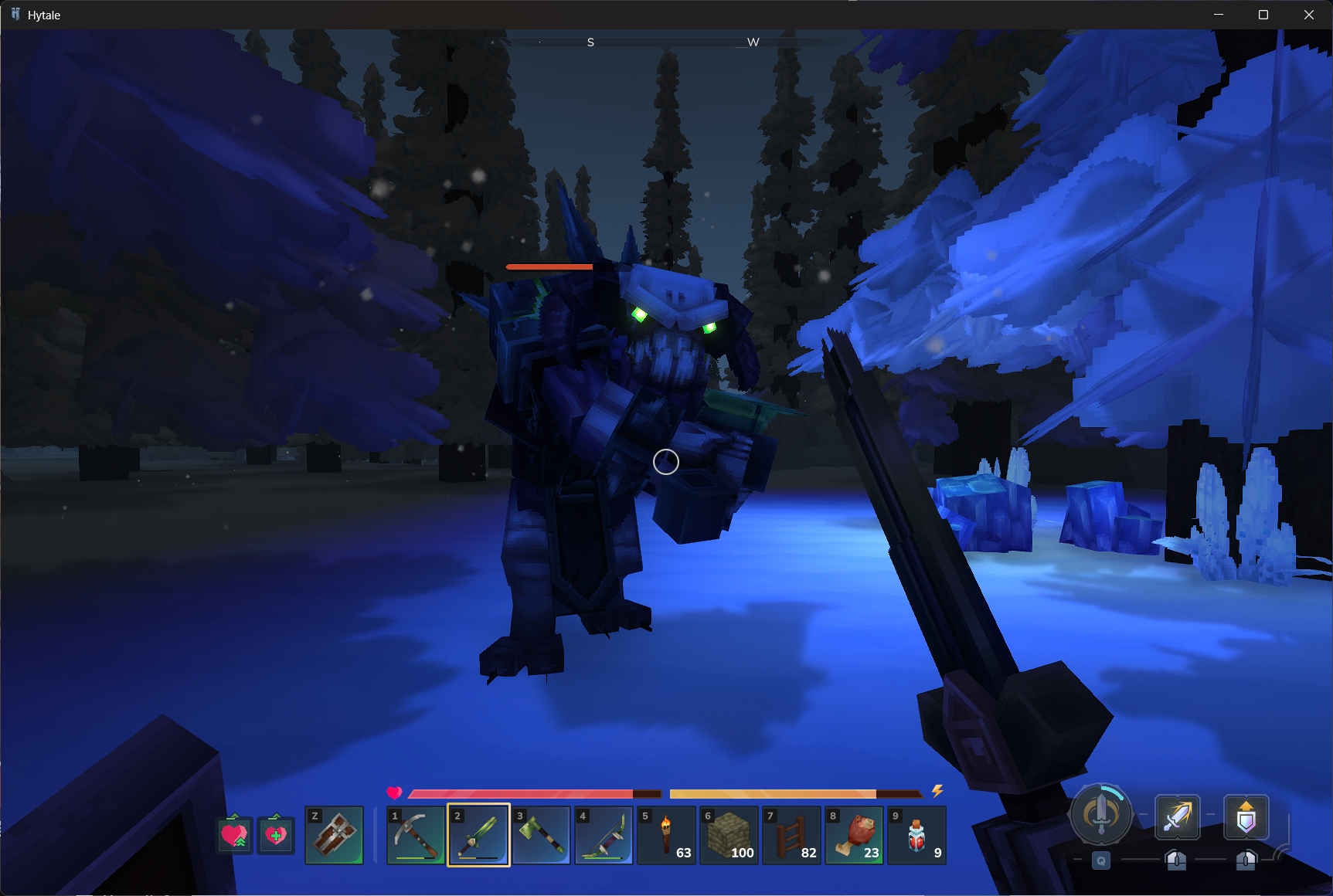Viewport: 1333px width, 896px height.
Task: Close the Hytale window
Action: tap(1309, 15)
